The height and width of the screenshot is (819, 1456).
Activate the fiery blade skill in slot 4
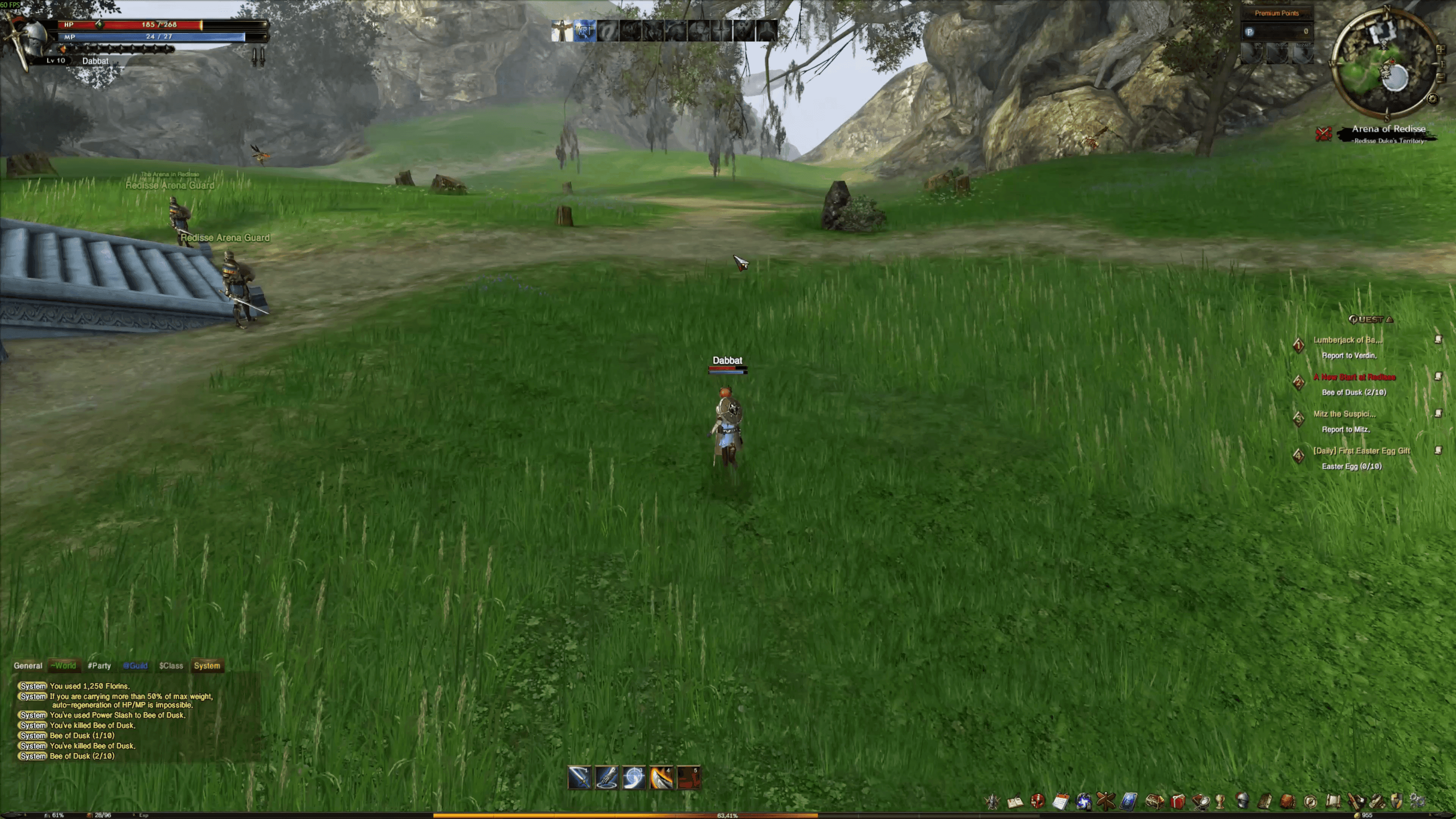click(661, 778)
